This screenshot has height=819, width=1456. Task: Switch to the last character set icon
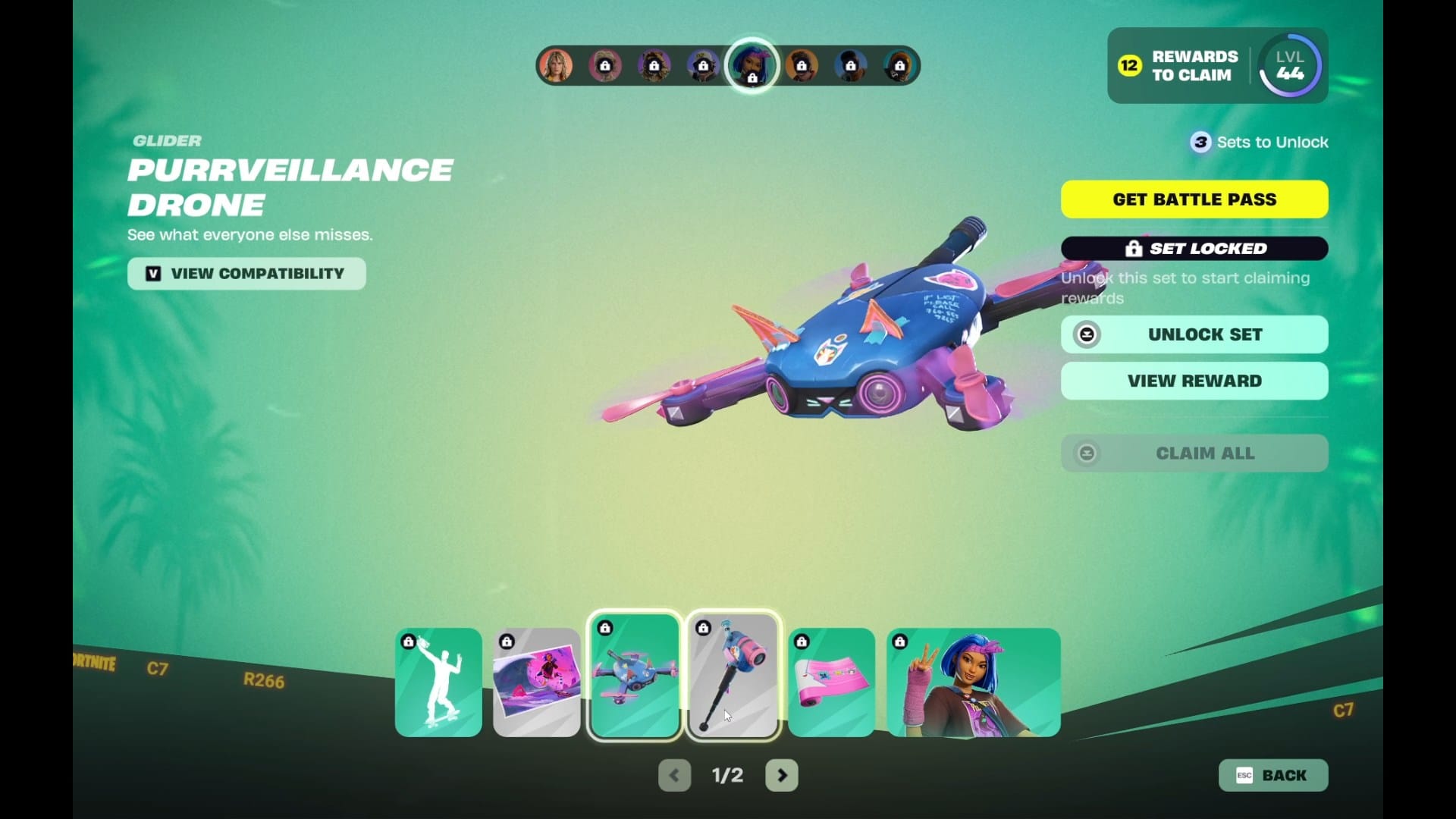(x=899, y=66)
